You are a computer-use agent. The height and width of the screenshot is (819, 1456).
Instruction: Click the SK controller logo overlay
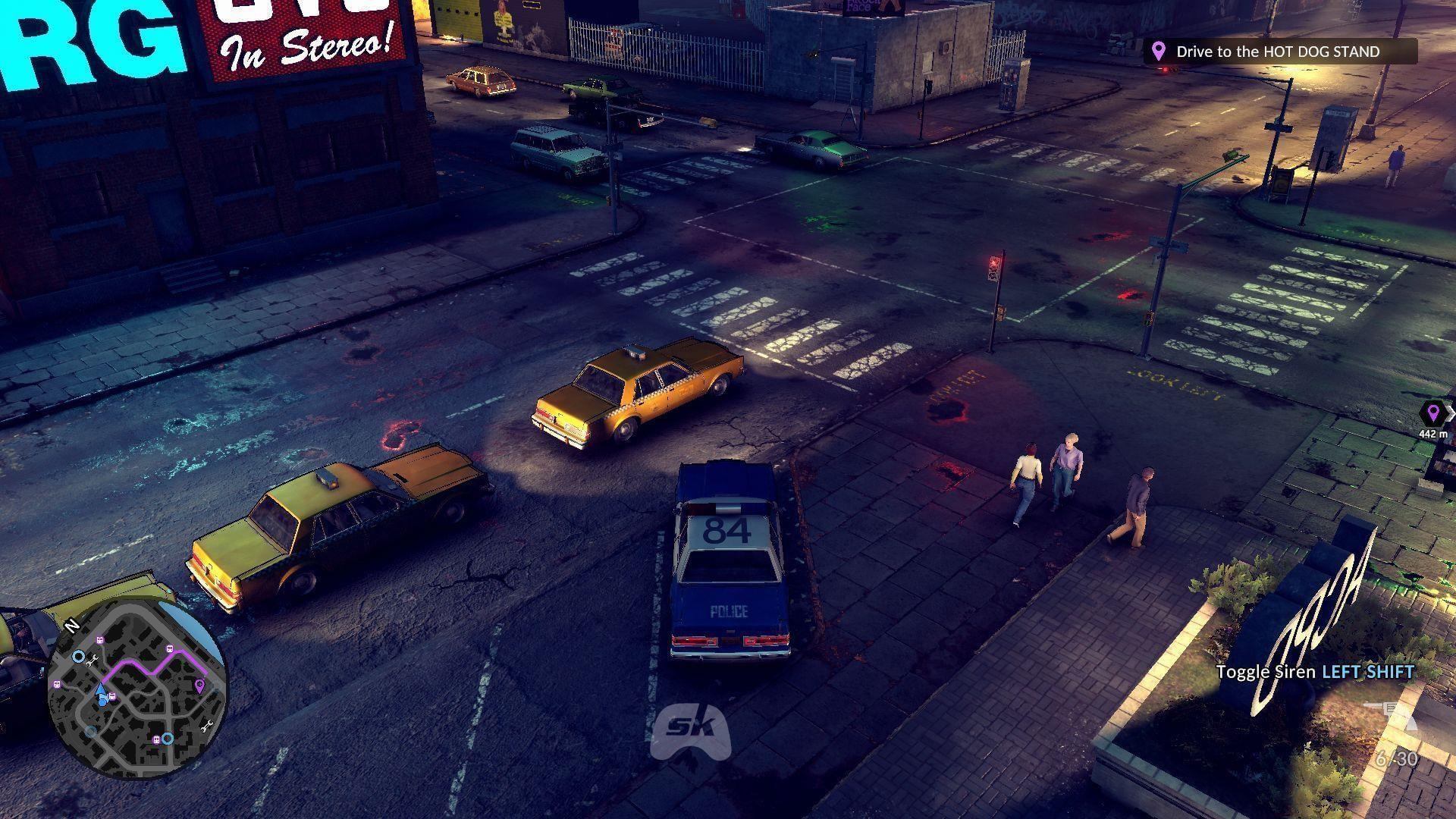pyautogui.click(x=690, y=729)
